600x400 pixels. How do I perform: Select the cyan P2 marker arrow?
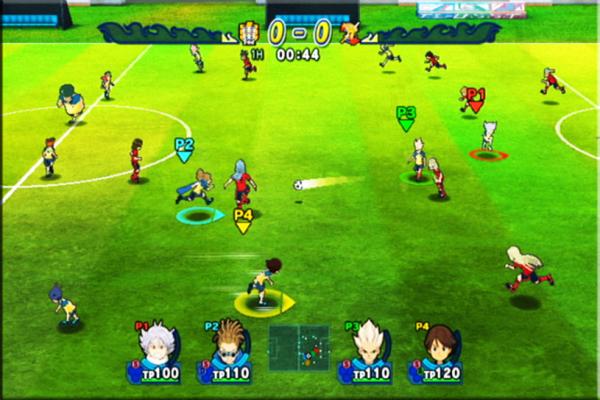tap(184, 149)
